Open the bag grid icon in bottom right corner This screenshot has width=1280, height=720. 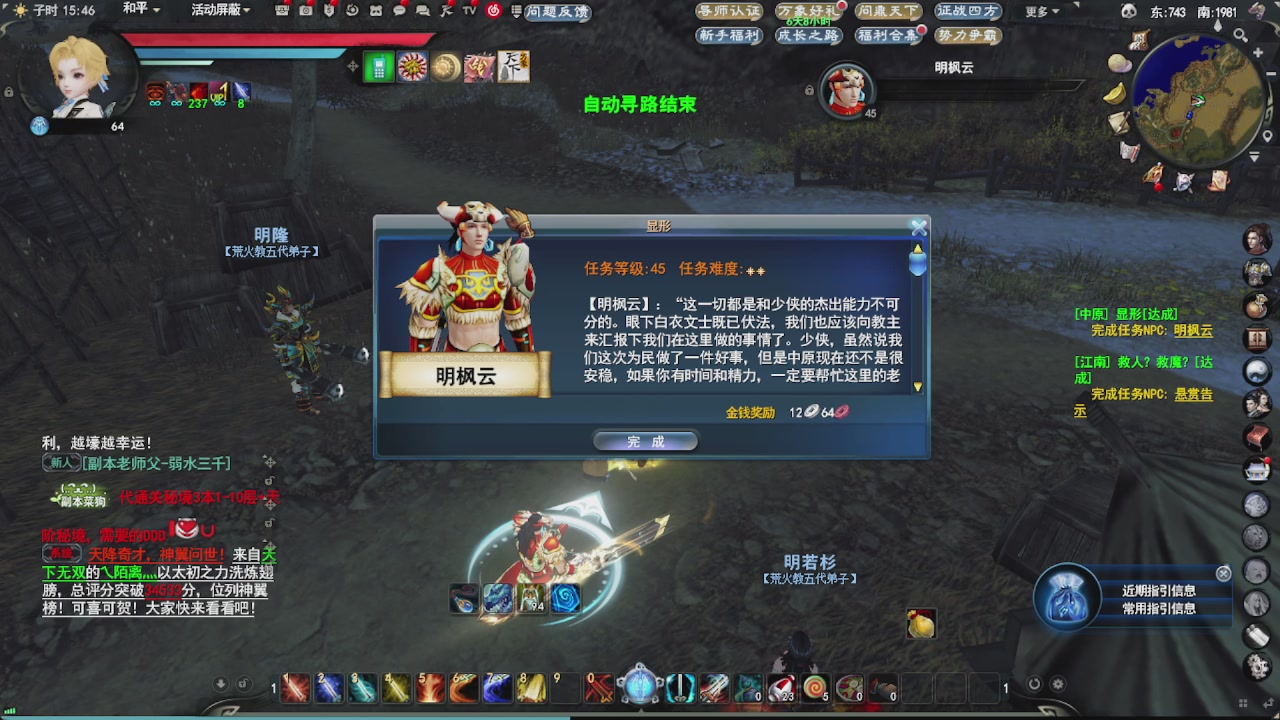1243,702
